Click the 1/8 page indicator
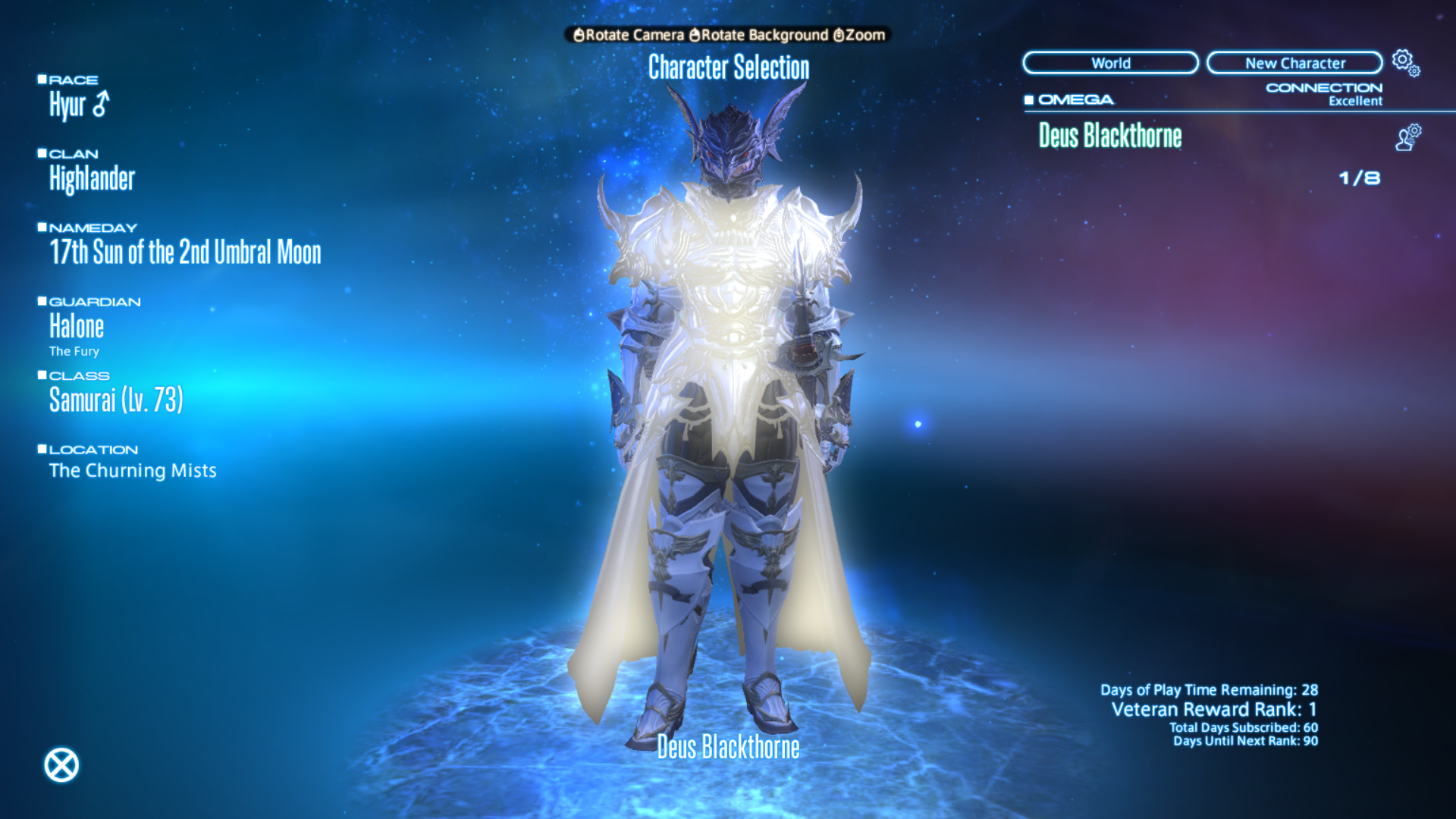Screen dimensions: 1456x819 tap(1361, 177)
